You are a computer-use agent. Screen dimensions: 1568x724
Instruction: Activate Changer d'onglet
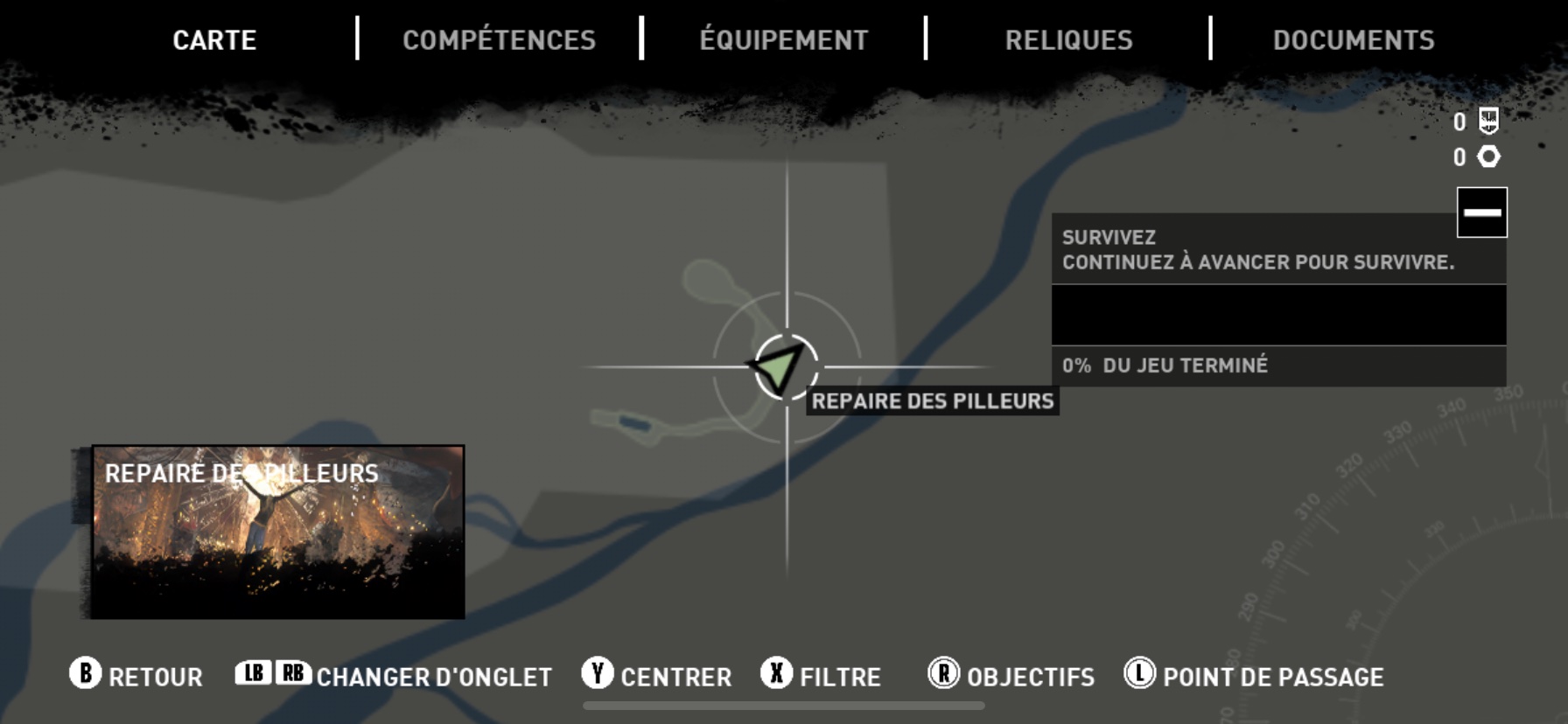394,676
